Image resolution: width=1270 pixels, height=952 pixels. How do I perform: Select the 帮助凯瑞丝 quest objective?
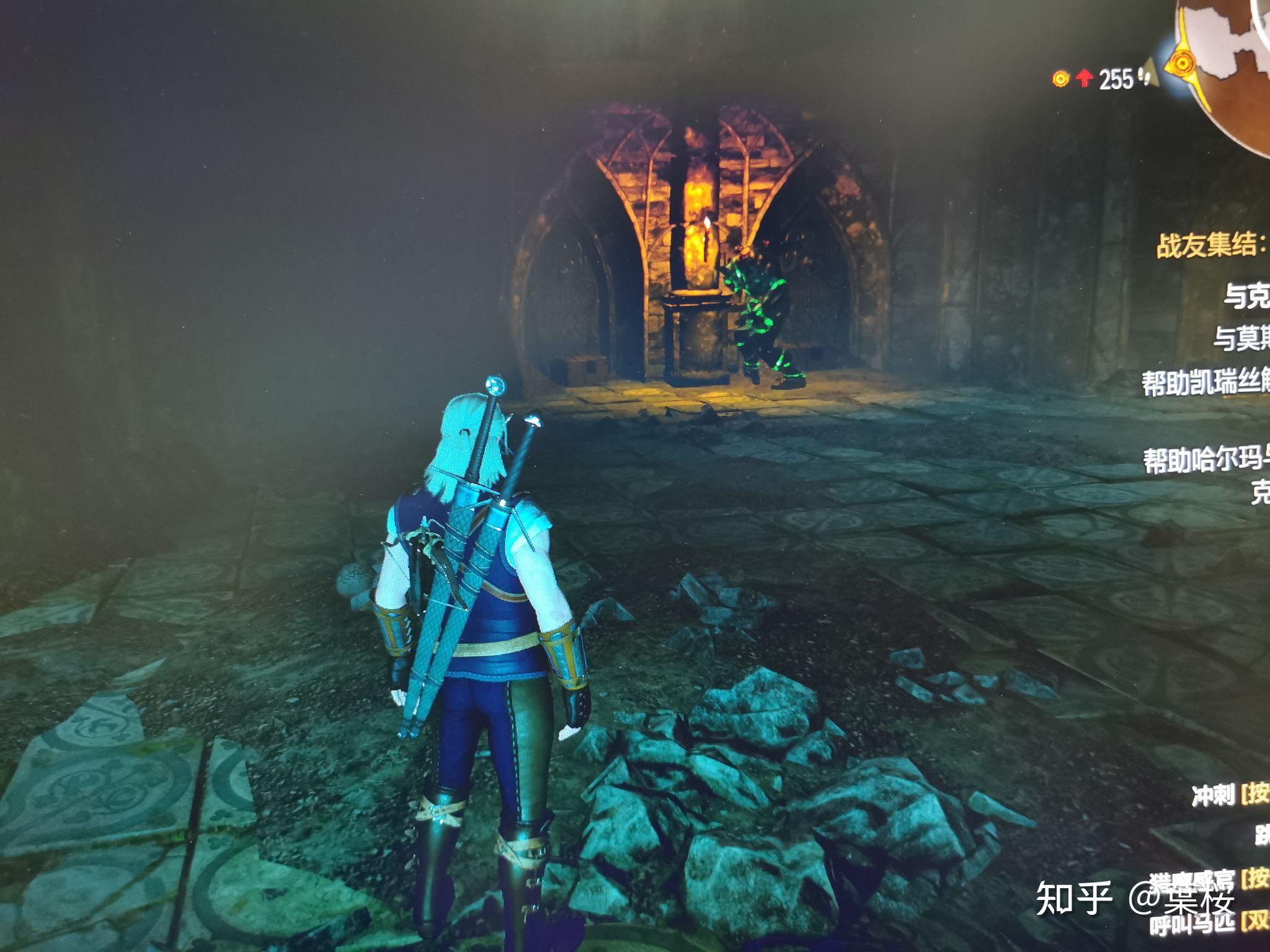(1206, 381)
